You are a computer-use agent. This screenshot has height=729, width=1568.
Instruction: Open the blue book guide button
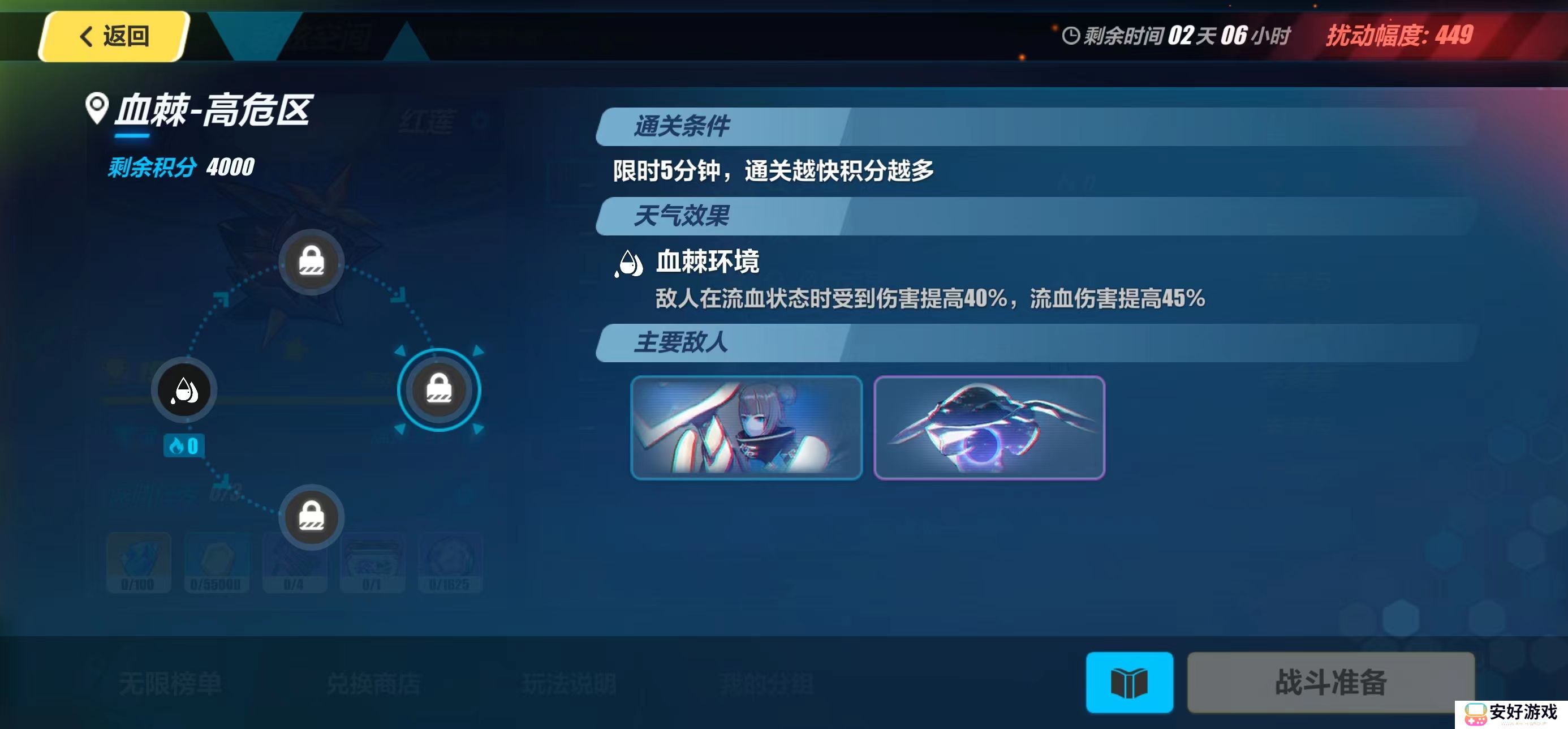pyautogui.click(x=1128, y=681)
